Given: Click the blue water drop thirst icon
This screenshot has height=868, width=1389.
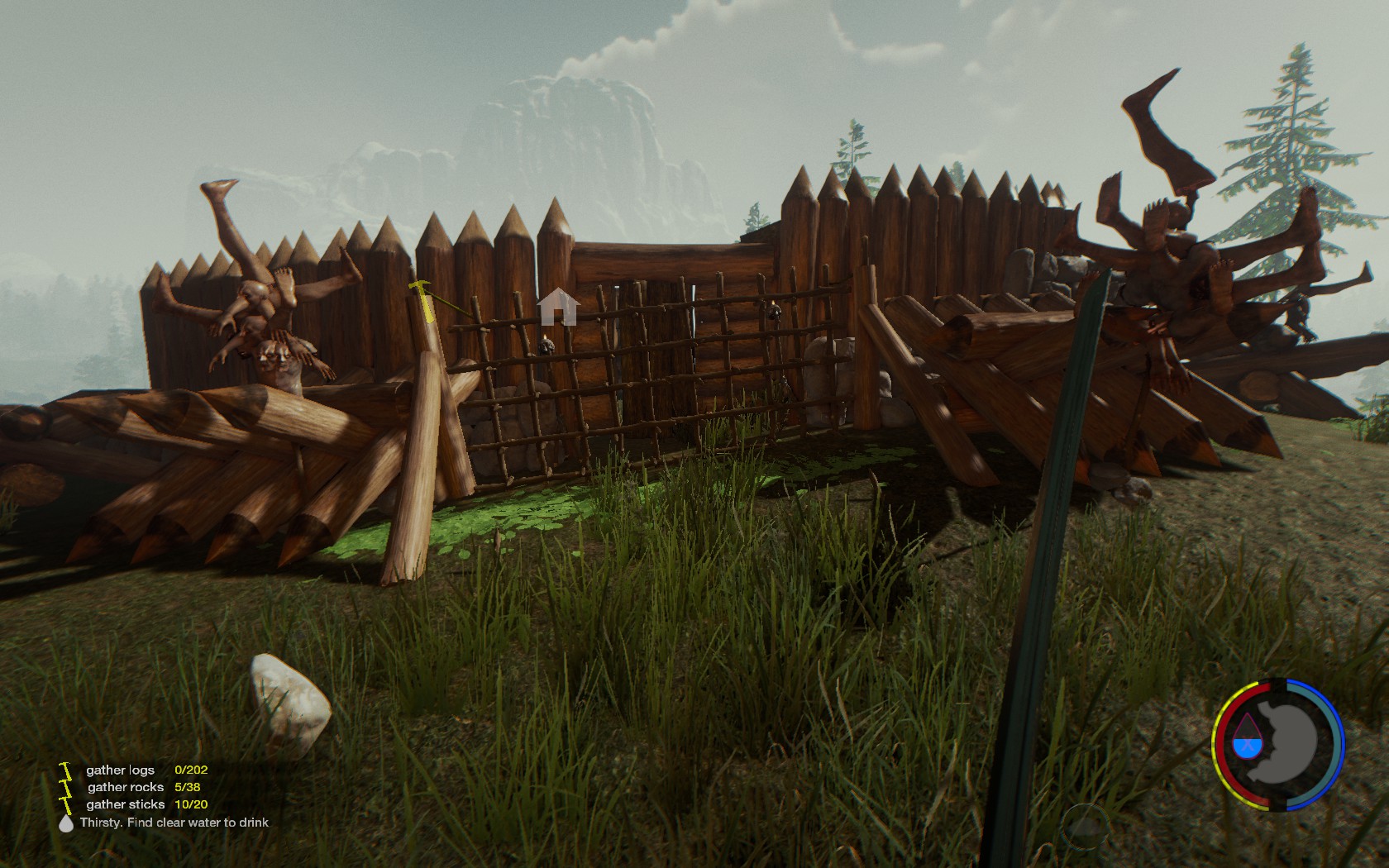Looking at the screenshot, I should pos(1246,739).
